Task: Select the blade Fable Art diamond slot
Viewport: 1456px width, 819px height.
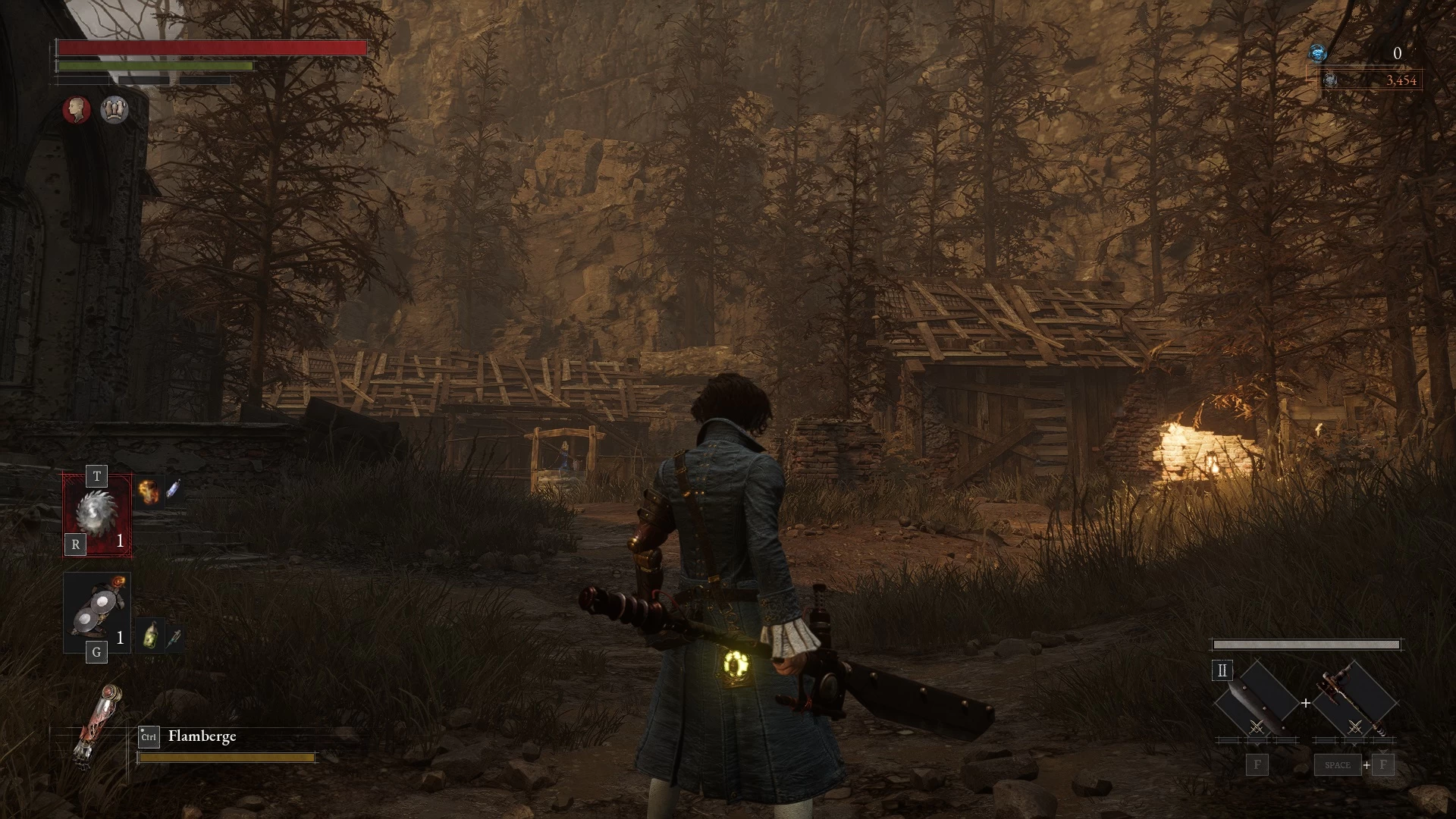Action: (x=1255, y=702)
